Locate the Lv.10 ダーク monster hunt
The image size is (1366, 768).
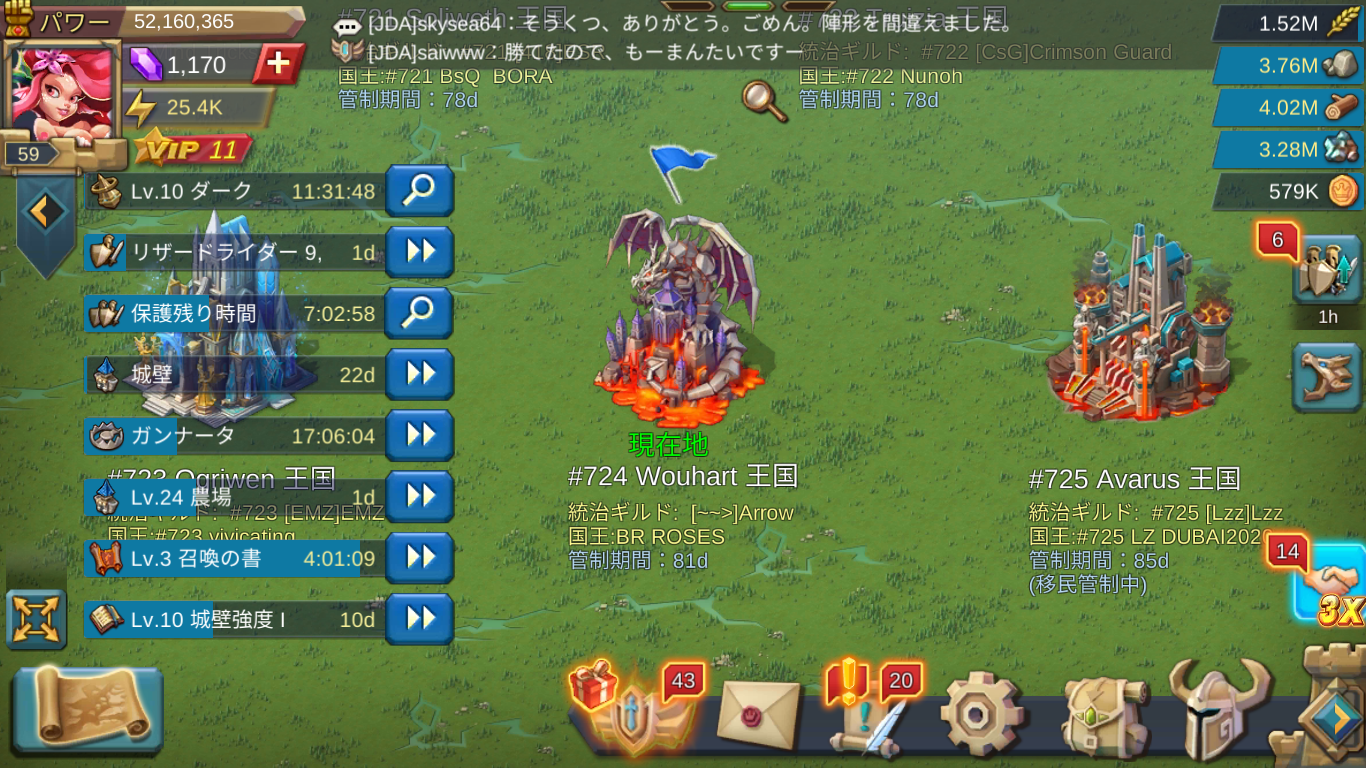(x=419, y=191)
